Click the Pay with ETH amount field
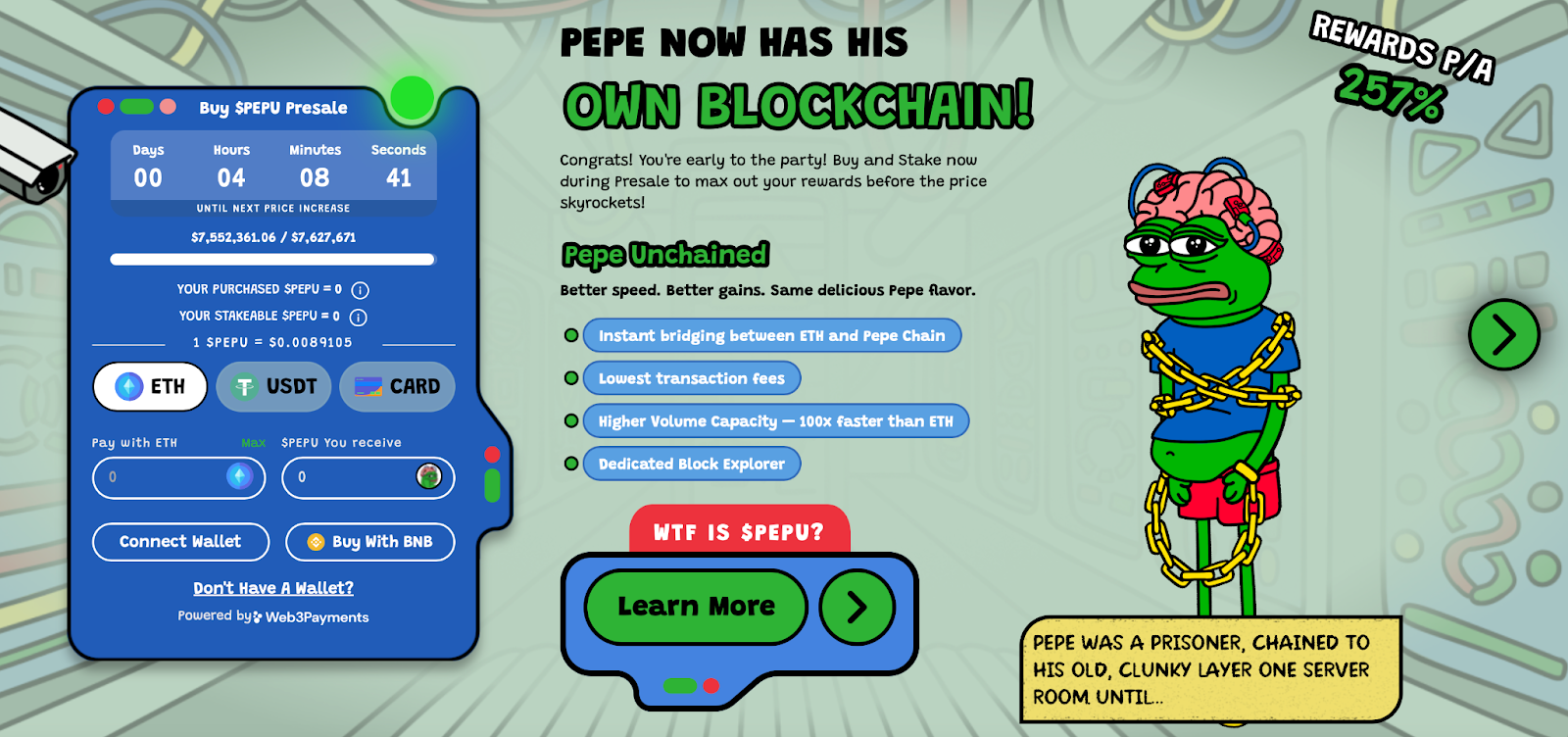The width and height of the screenshot is (1568, 737). [x=167, y=478]
